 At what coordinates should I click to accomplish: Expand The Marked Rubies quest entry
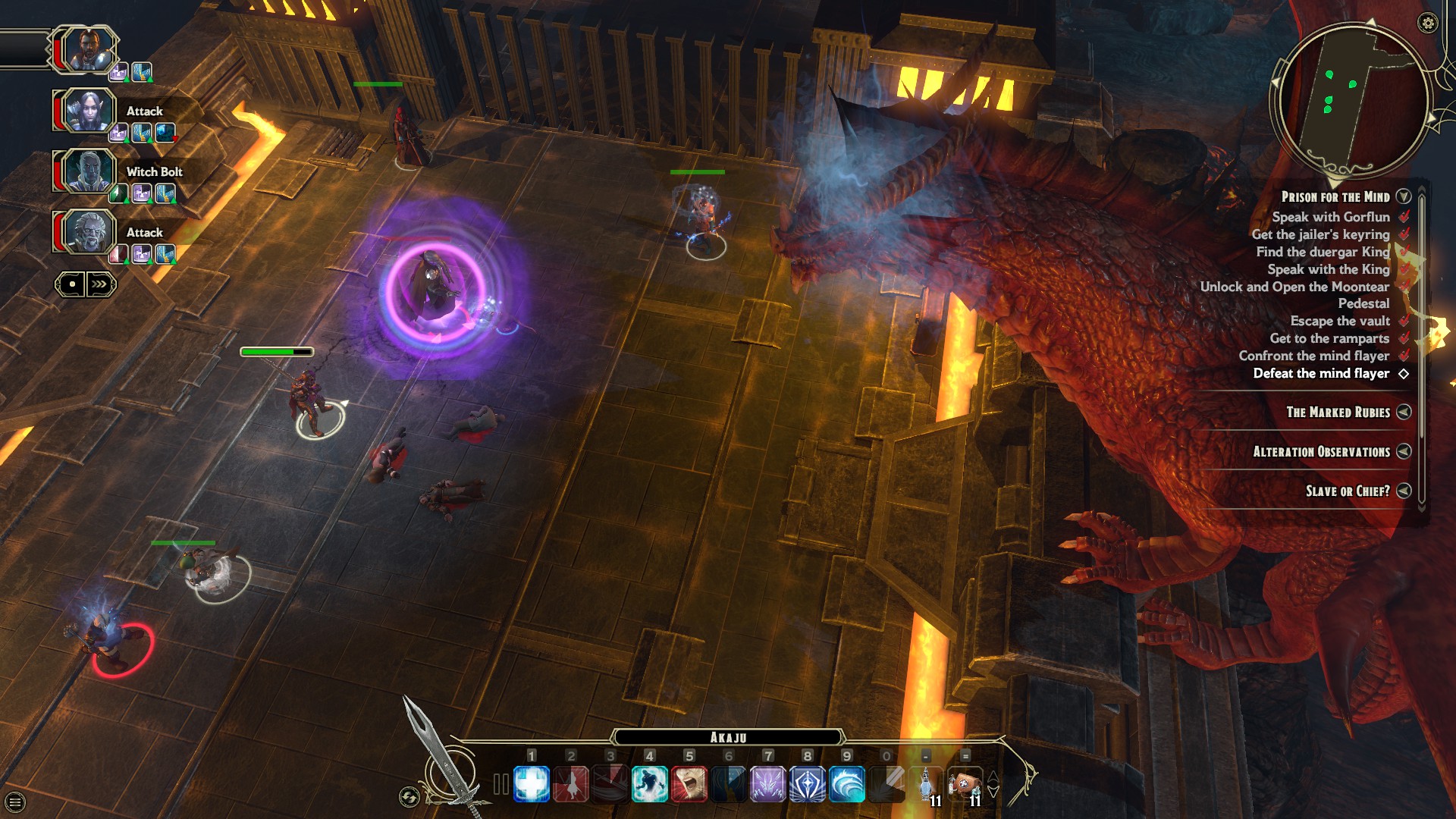1404,413
